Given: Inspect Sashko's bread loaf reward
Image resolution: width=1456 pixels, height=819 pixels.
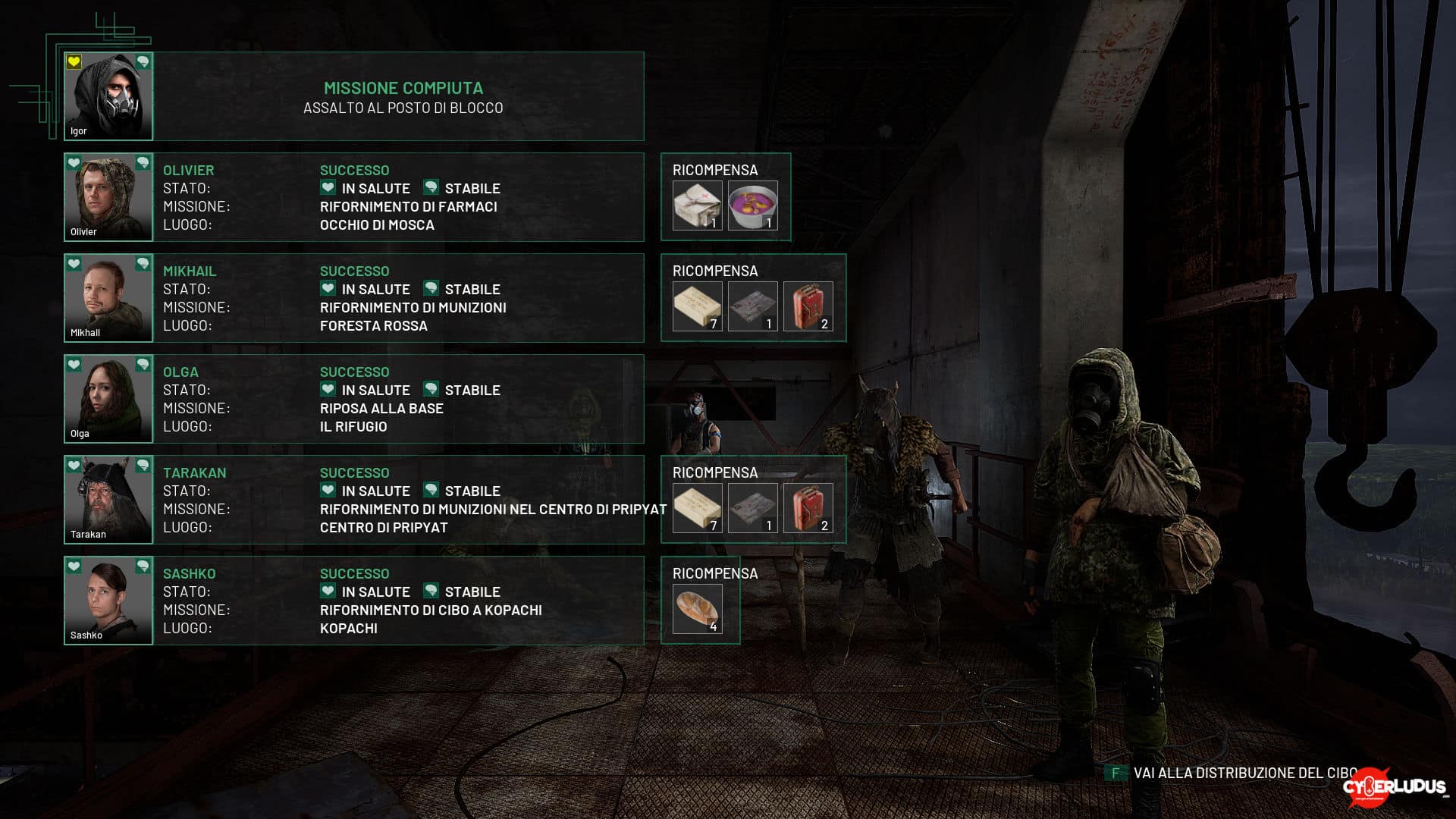Looking at the screenshot, I should [x=697, y=608].
